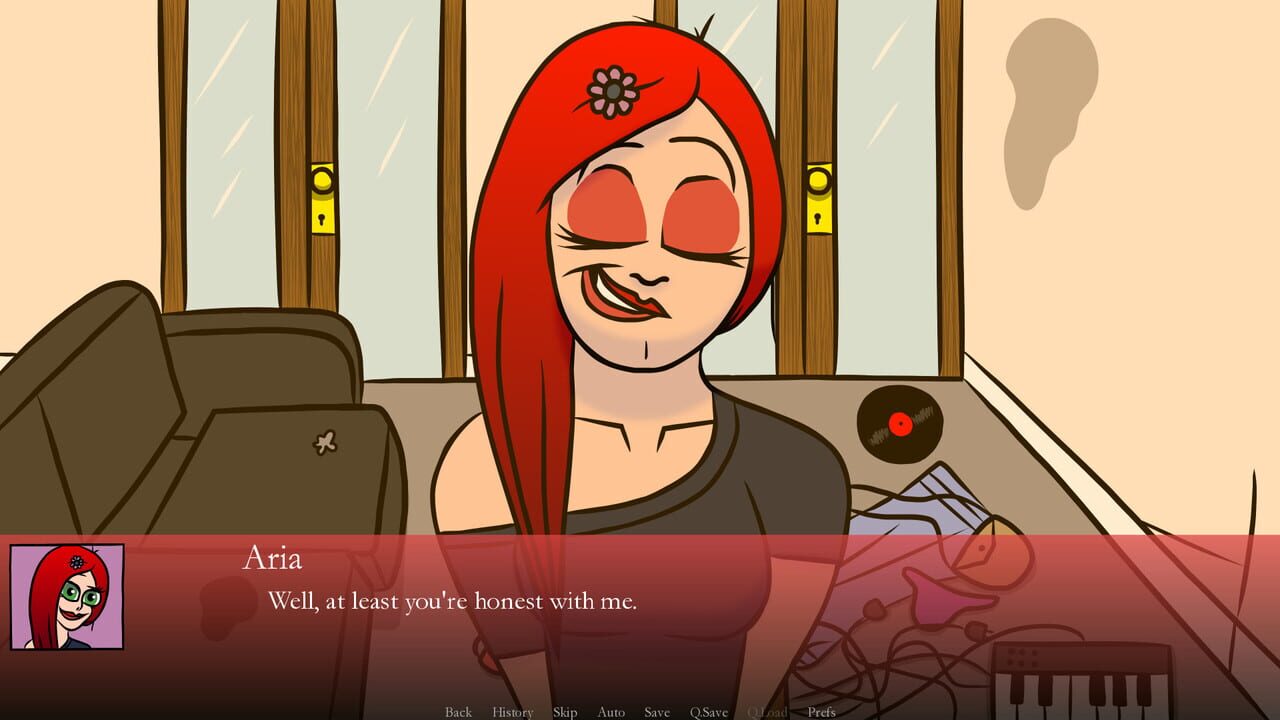
Task: Click the dialogue text to advance
Action: (455, 601)
